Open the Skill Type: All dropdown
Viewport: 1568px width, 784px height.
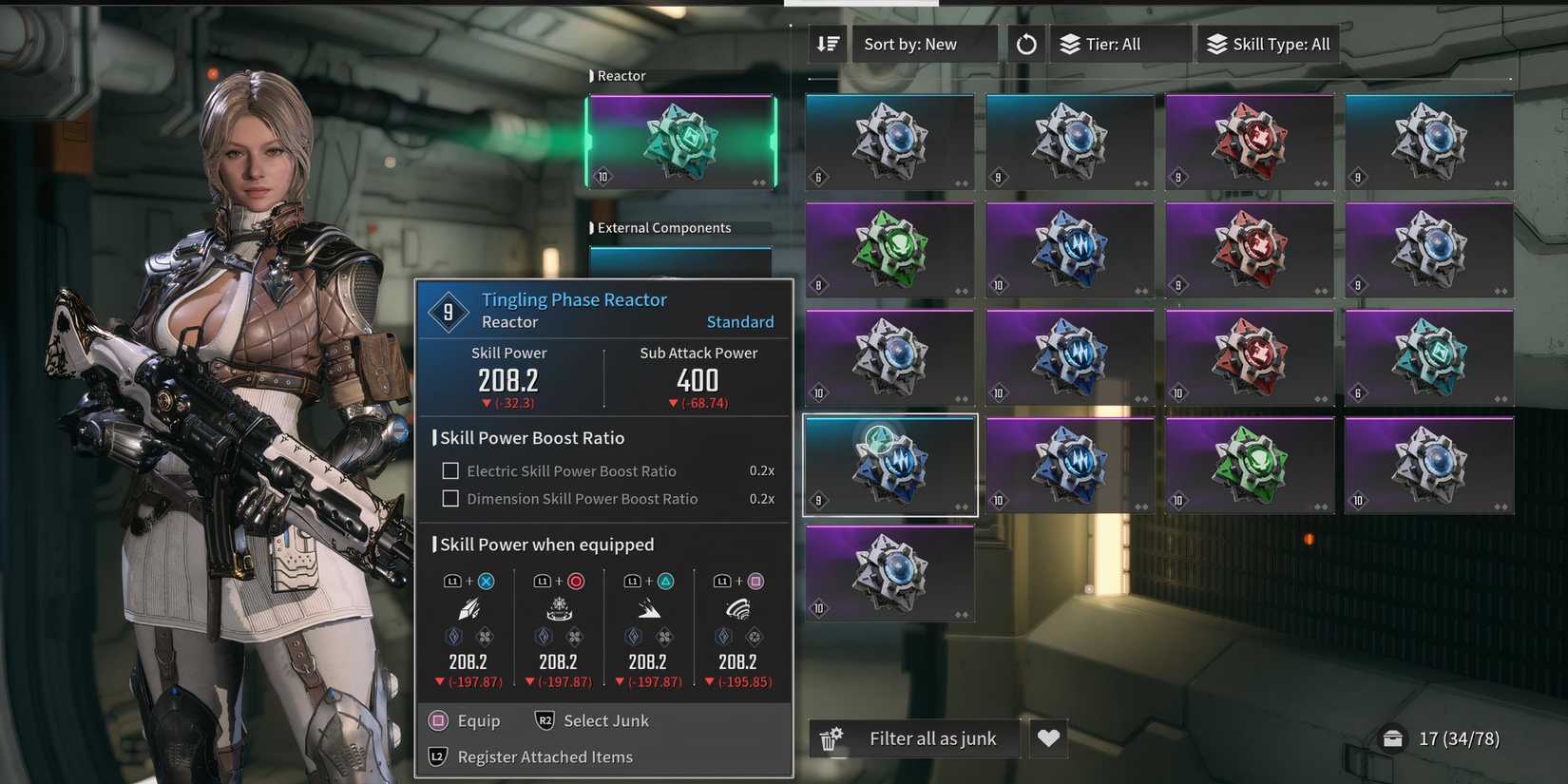1267,43
